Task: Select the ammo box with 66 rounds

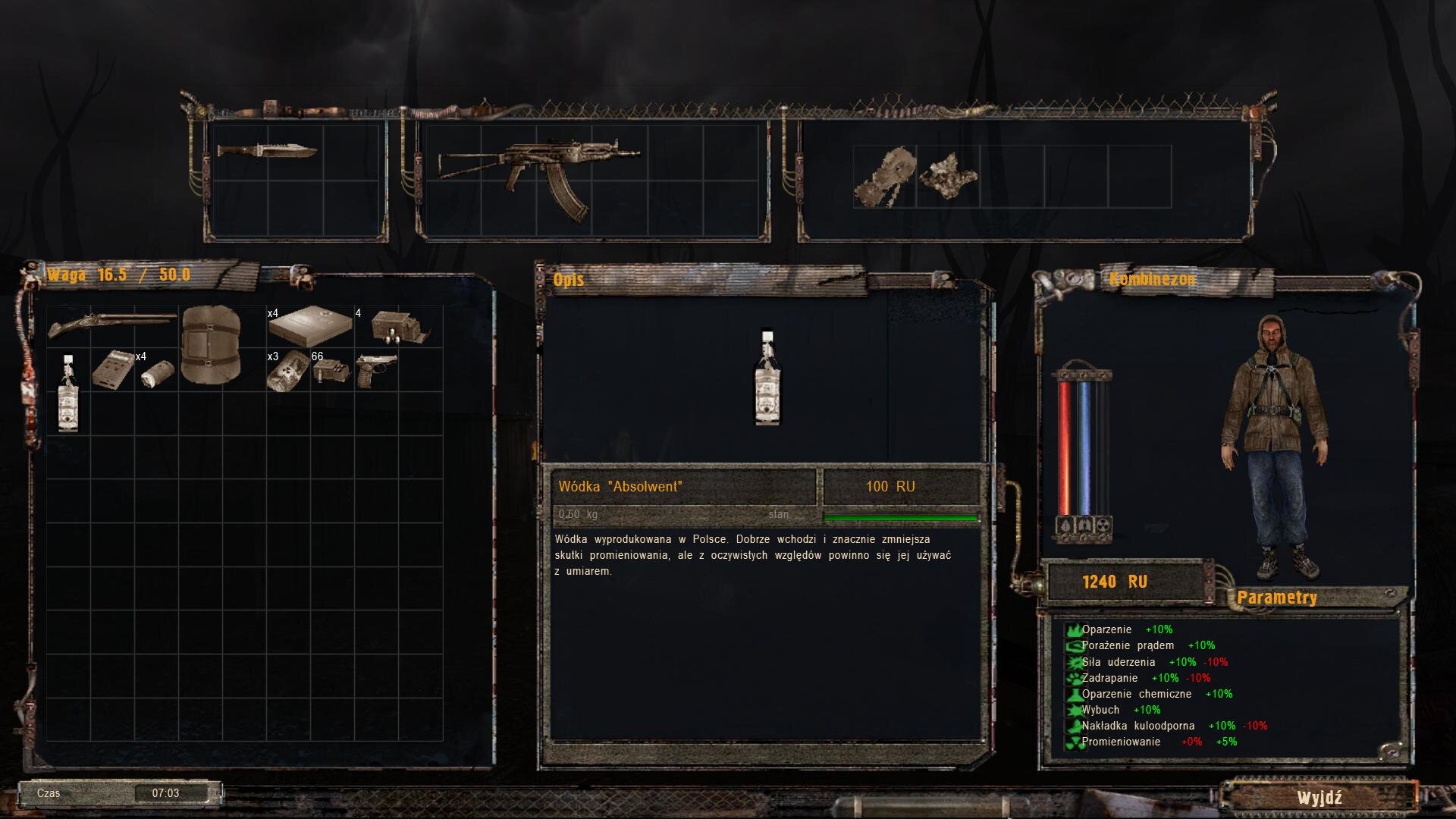Action: point(331,370)
